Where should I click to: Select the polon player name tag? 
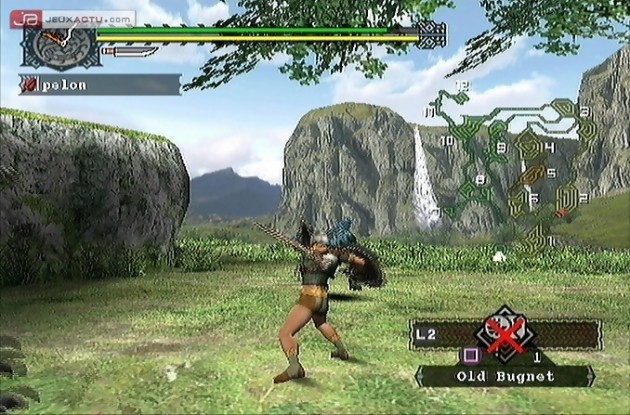click(100, 85)
